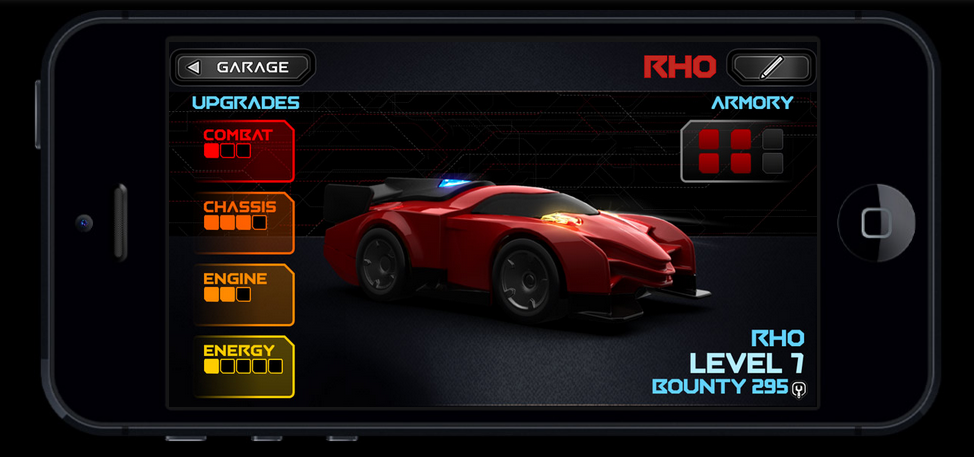Tap the pencil edit name button
The height and width of the screenshot is (457, 974).
point(770,68)
